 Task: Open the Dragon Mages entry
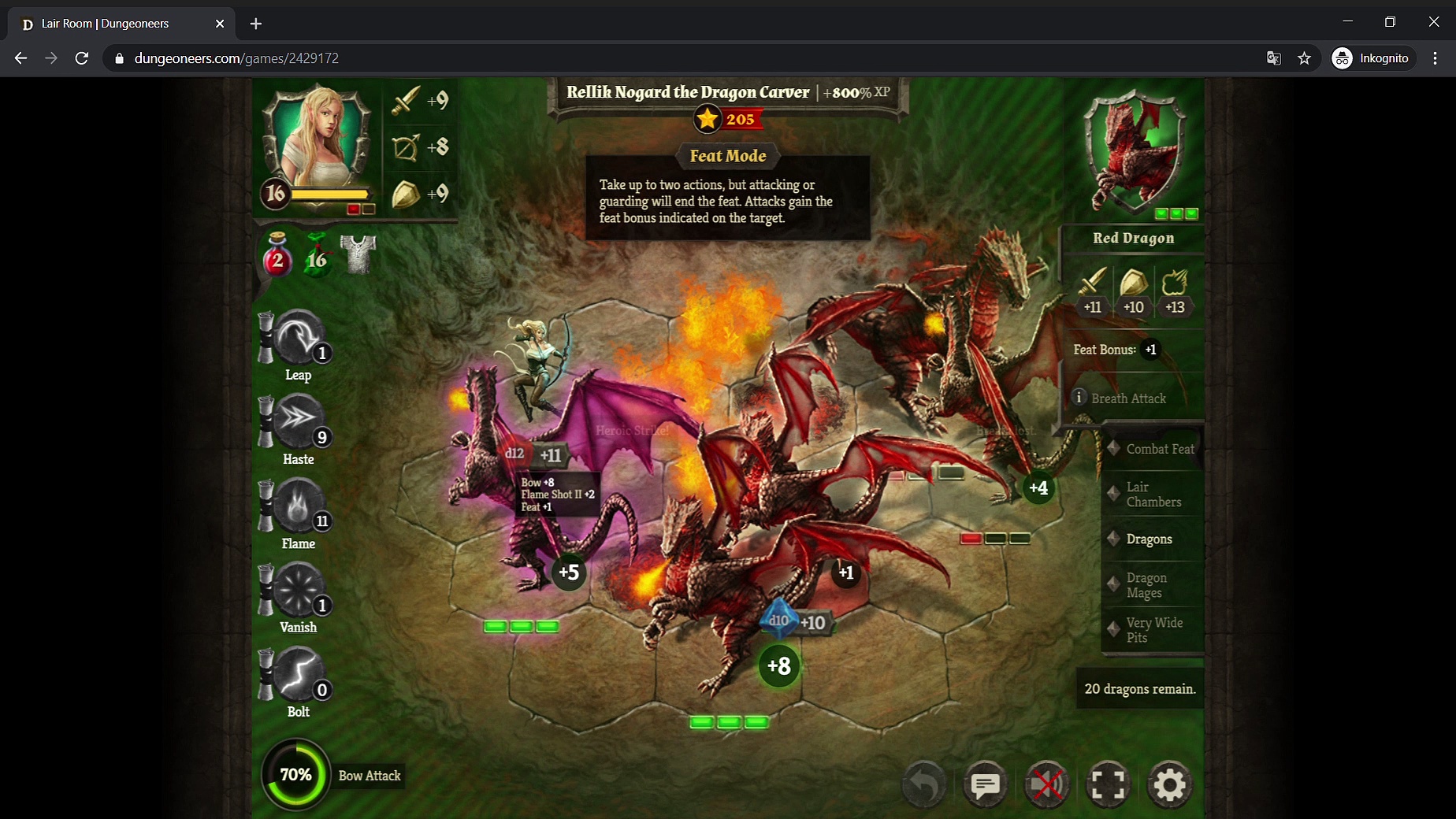(1146, 585)
